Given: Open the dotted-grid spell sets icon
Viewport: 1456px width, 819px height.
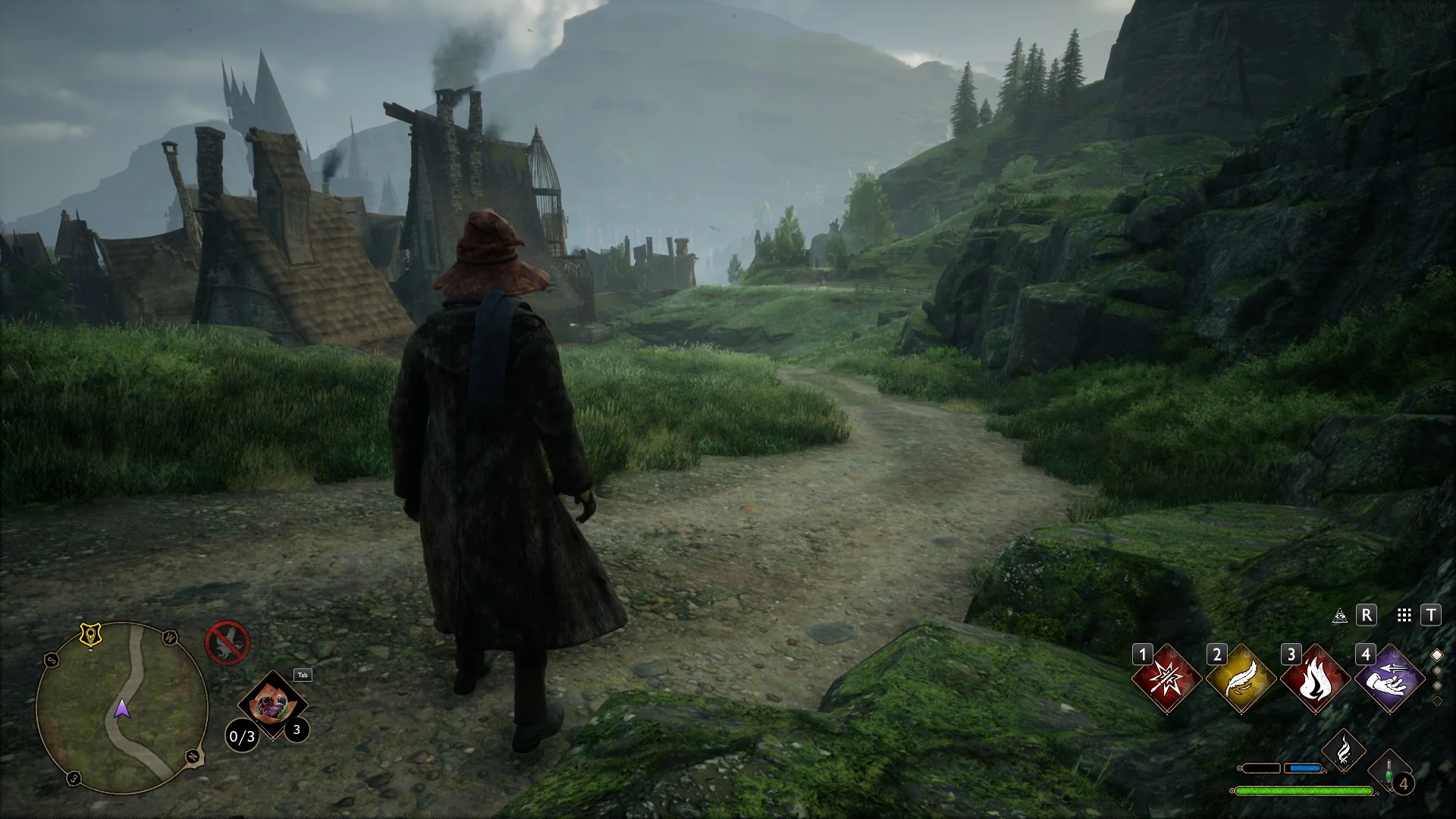Looking at the screenshot, I should coord(1404,616).
